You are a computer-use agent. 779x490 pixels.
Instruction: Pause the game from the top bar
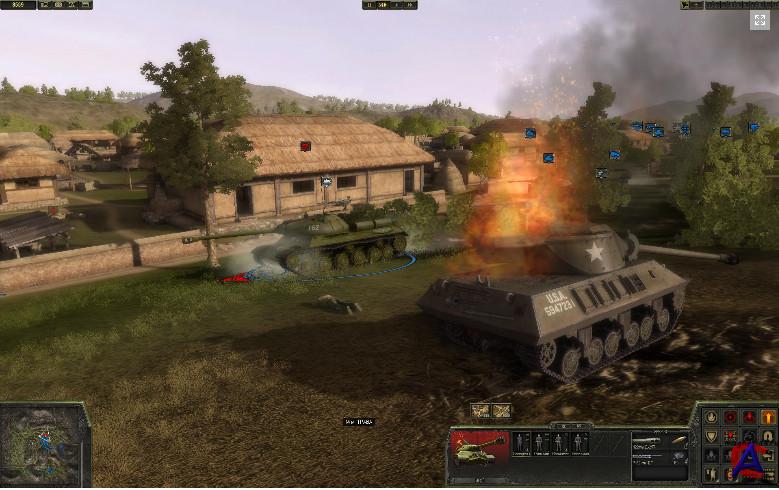click(370, 5)
